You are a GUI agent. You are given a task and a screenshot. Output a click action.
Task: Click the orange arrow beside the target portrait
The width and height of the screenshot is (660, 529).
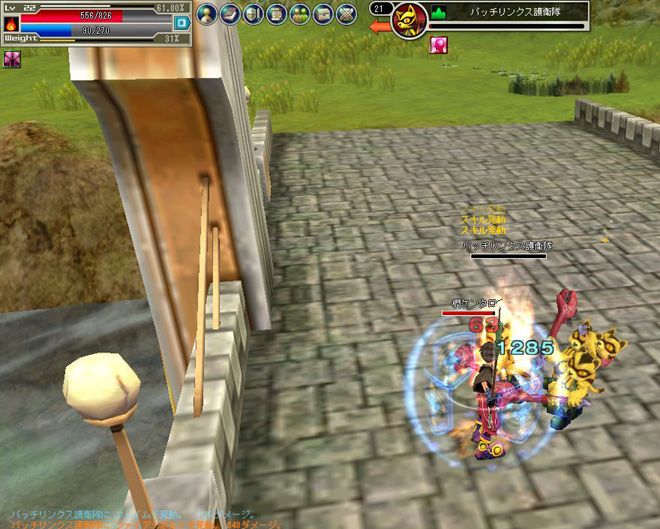tap(380, 27)
